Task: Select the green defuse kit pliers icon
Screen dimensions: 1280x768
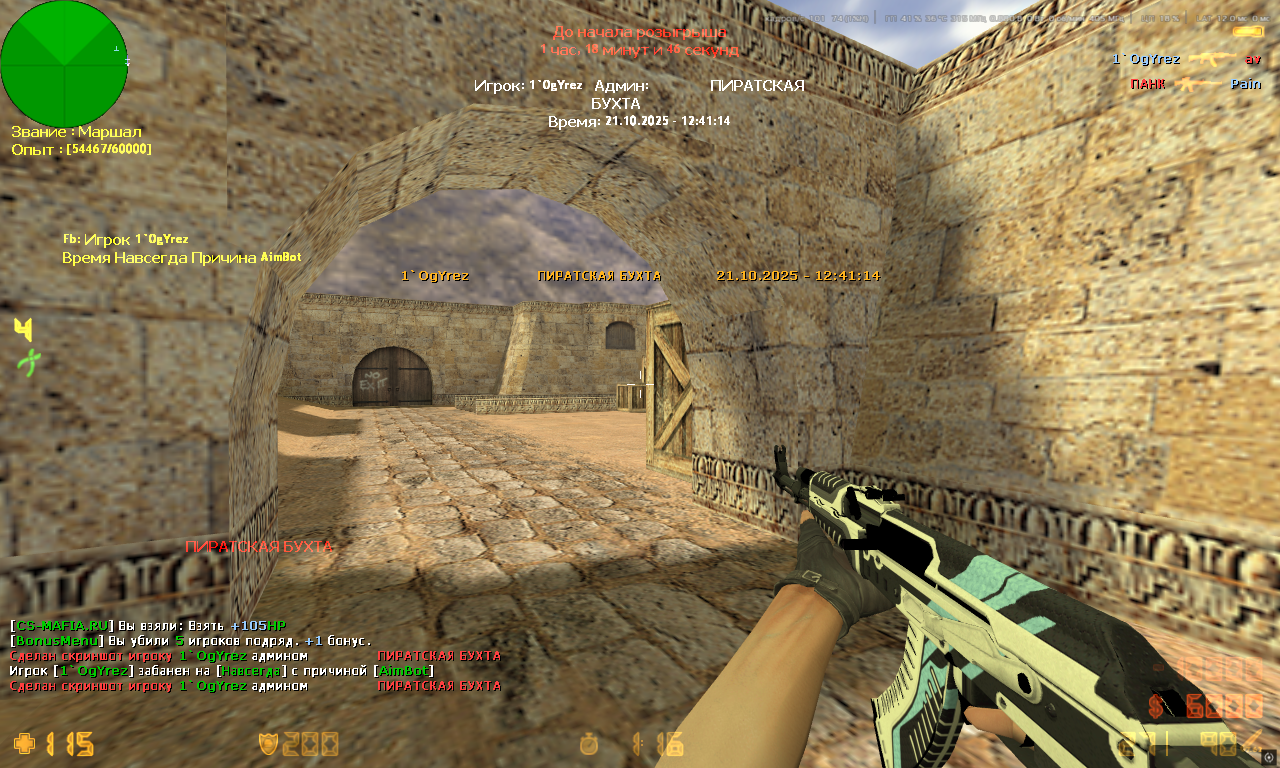Action: point(29,362)
